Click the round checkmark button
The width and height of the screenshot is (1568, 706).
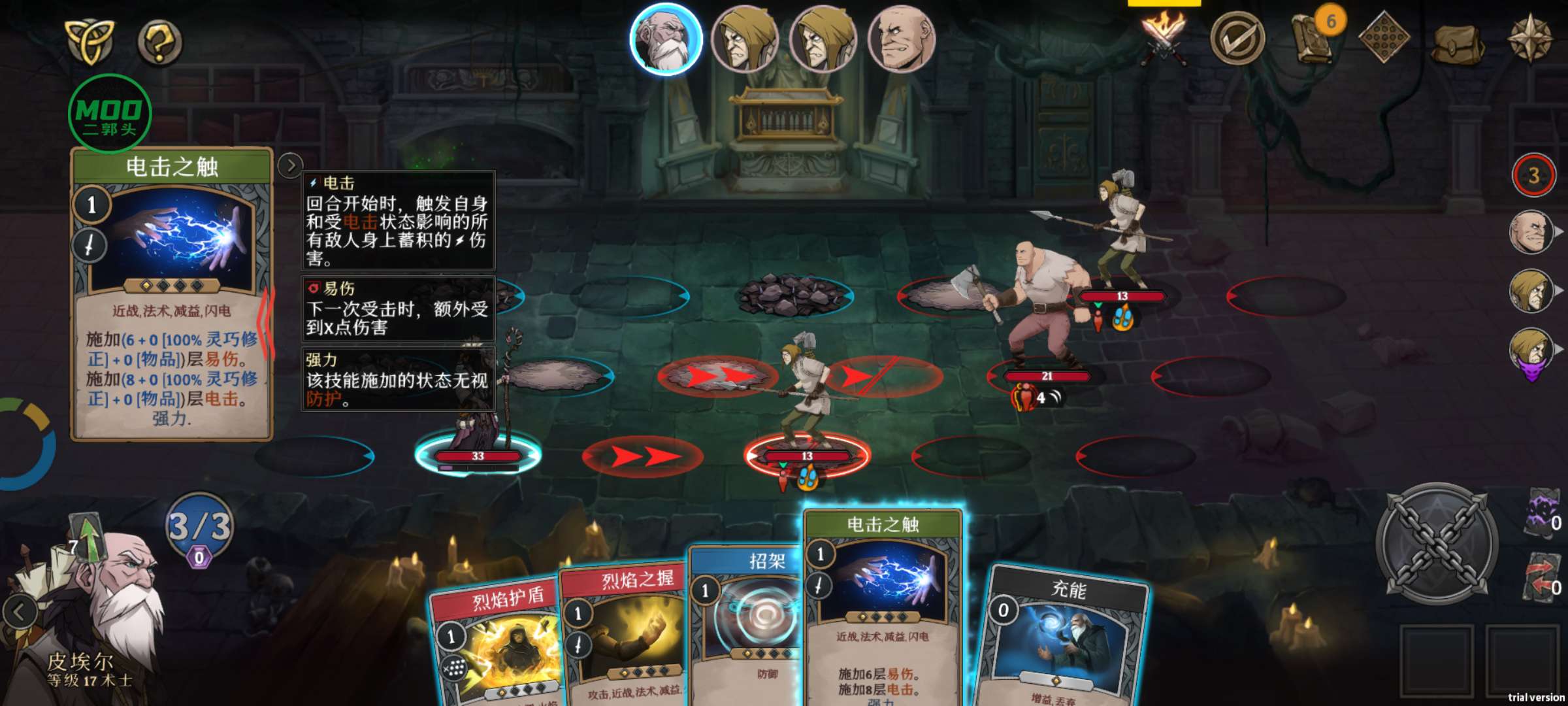[1237, 39]
